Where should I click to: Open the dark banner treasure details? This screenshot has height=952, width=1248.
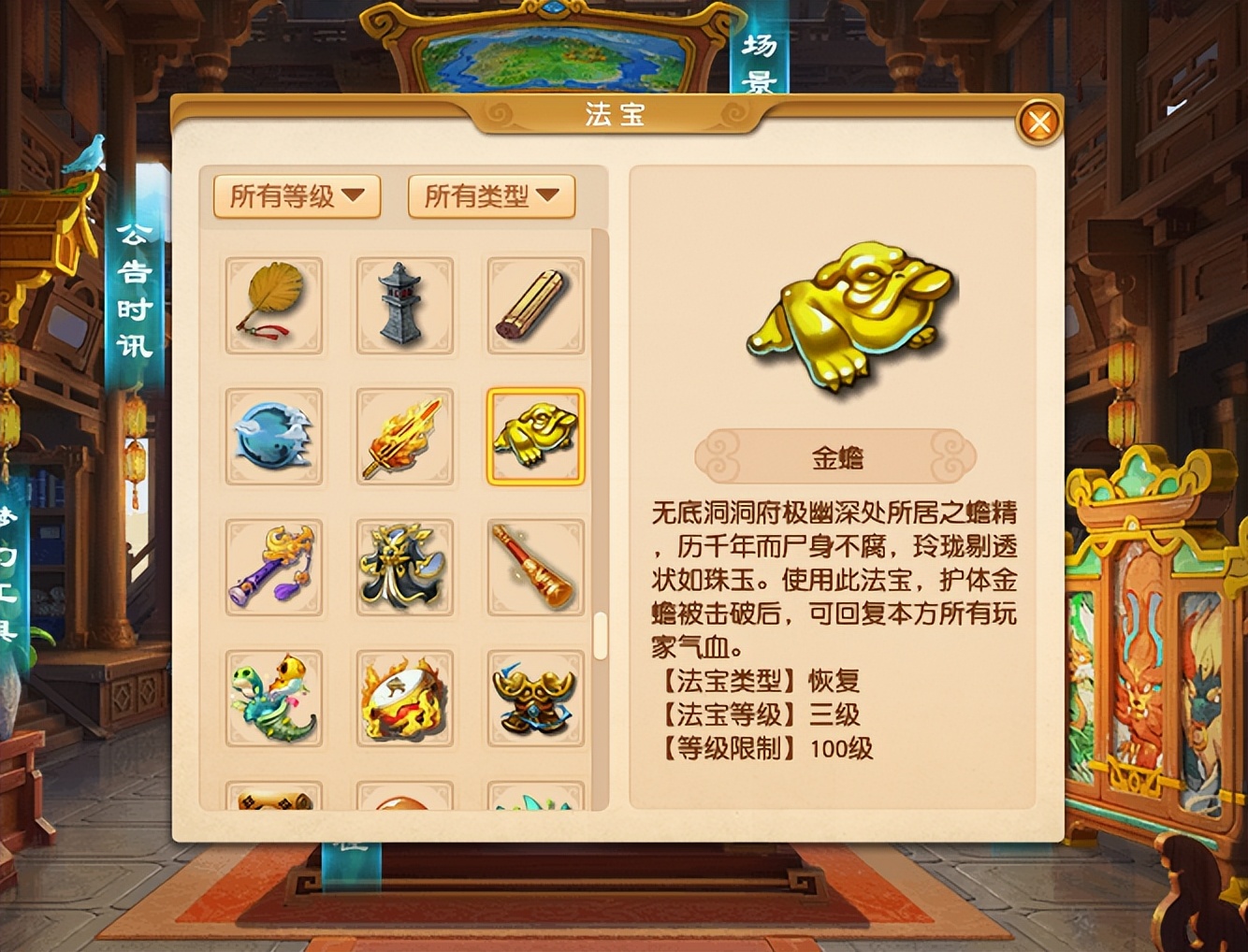pos(404,569)
